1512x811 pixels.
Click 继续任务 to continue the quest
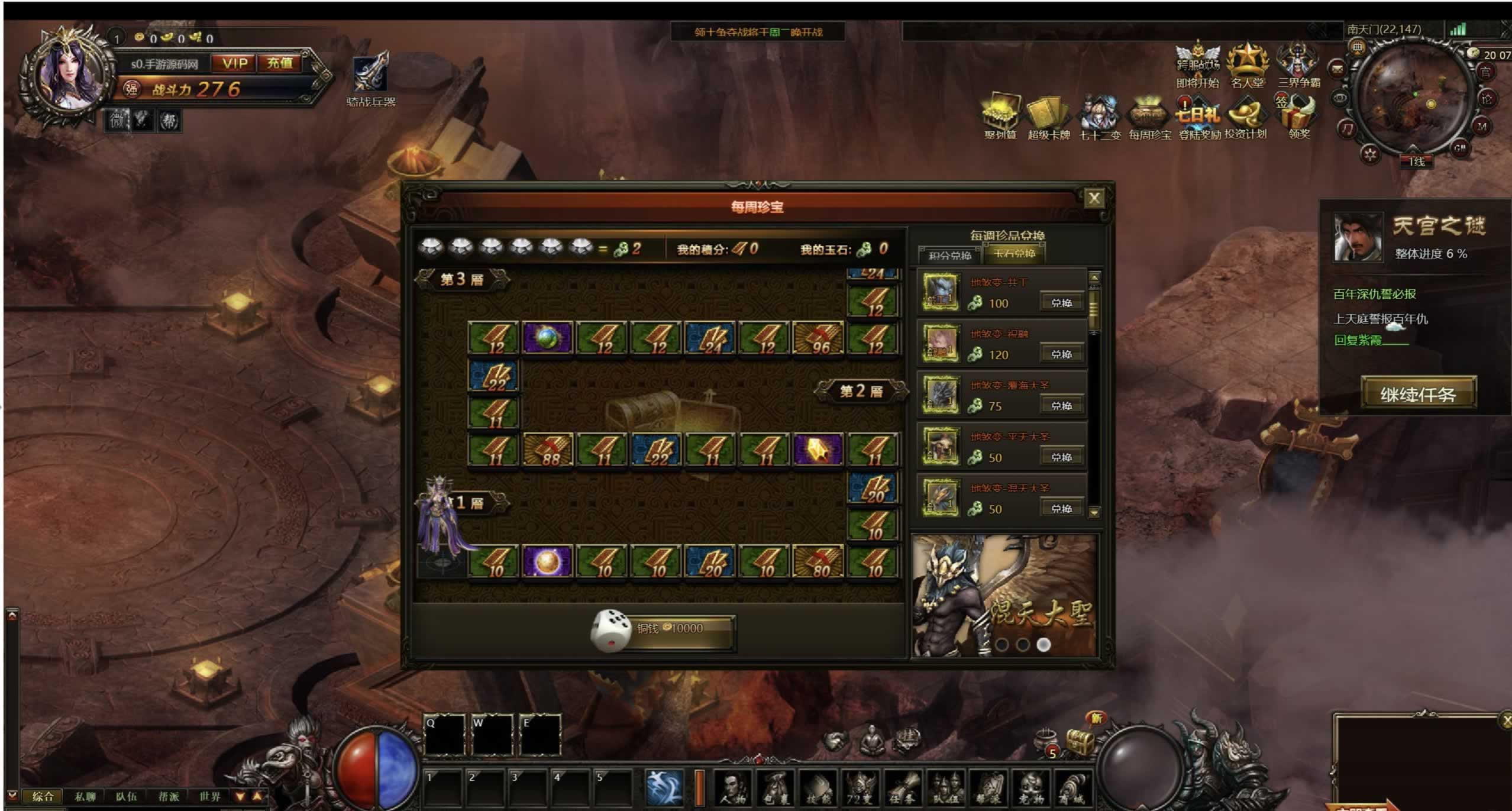pyautogui.click(x=1417, y=394)
